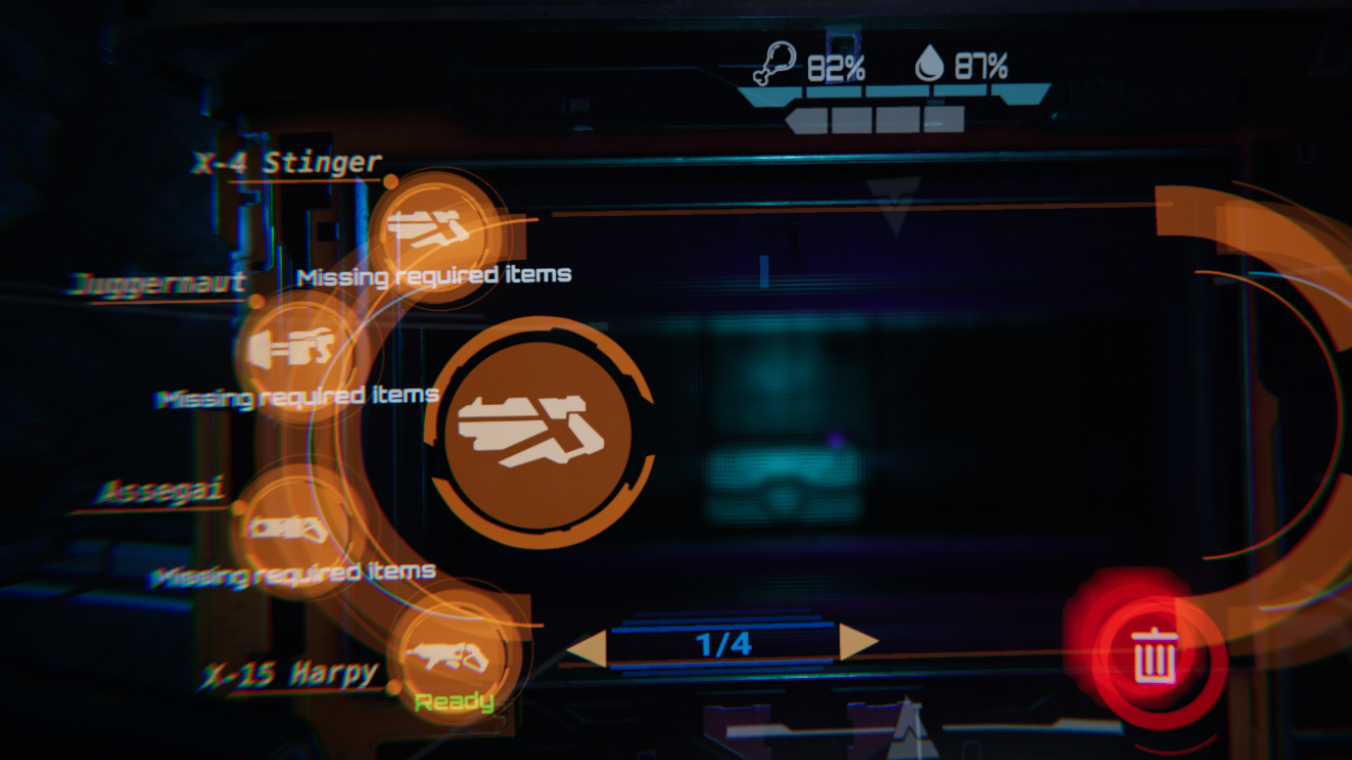Go to the previous page arrow
This screenshot has height=760, width=1352.
[x=587, y=645]
